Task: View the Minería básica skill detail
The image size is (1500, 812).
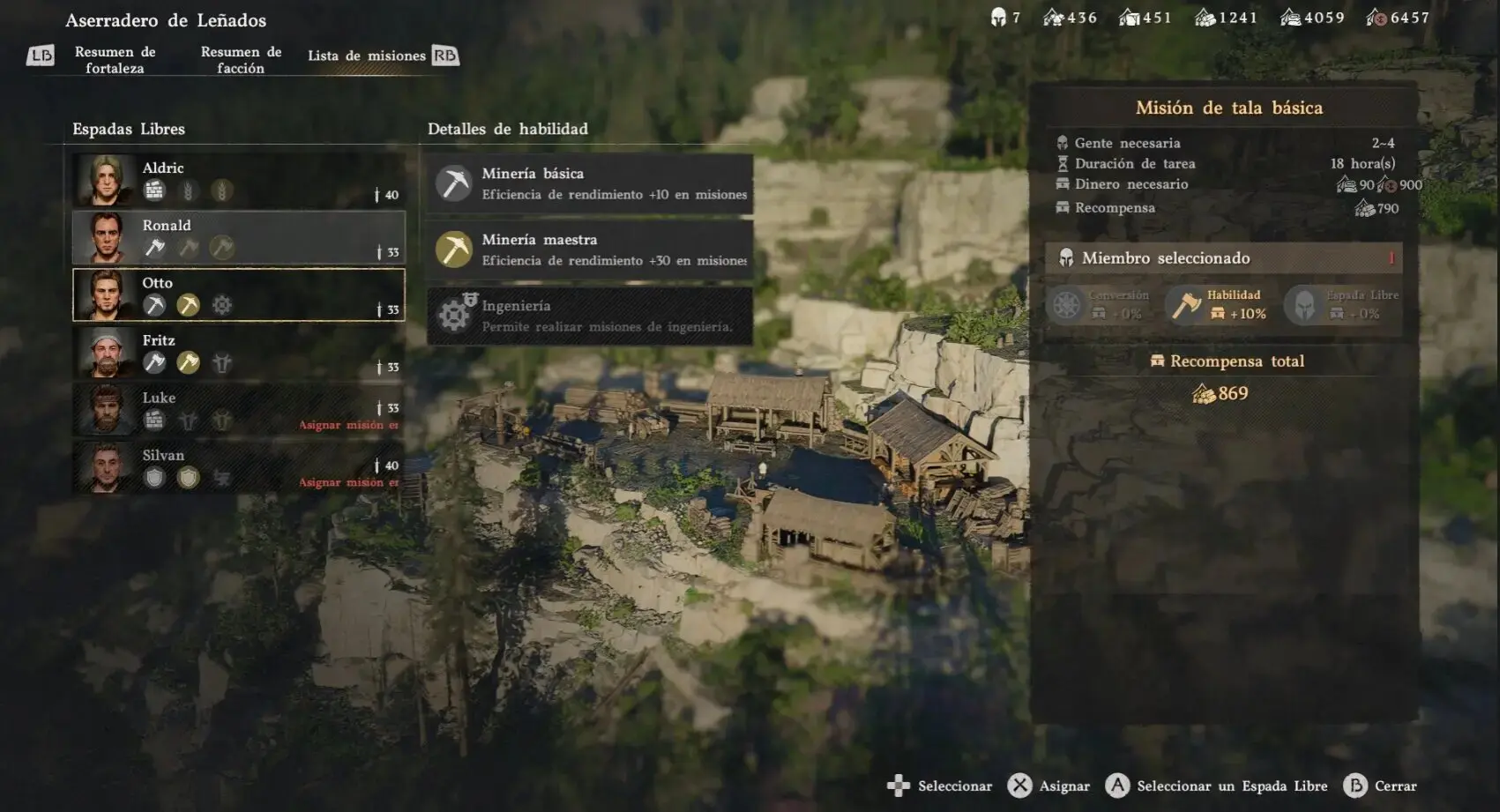Action: (589, 183)
